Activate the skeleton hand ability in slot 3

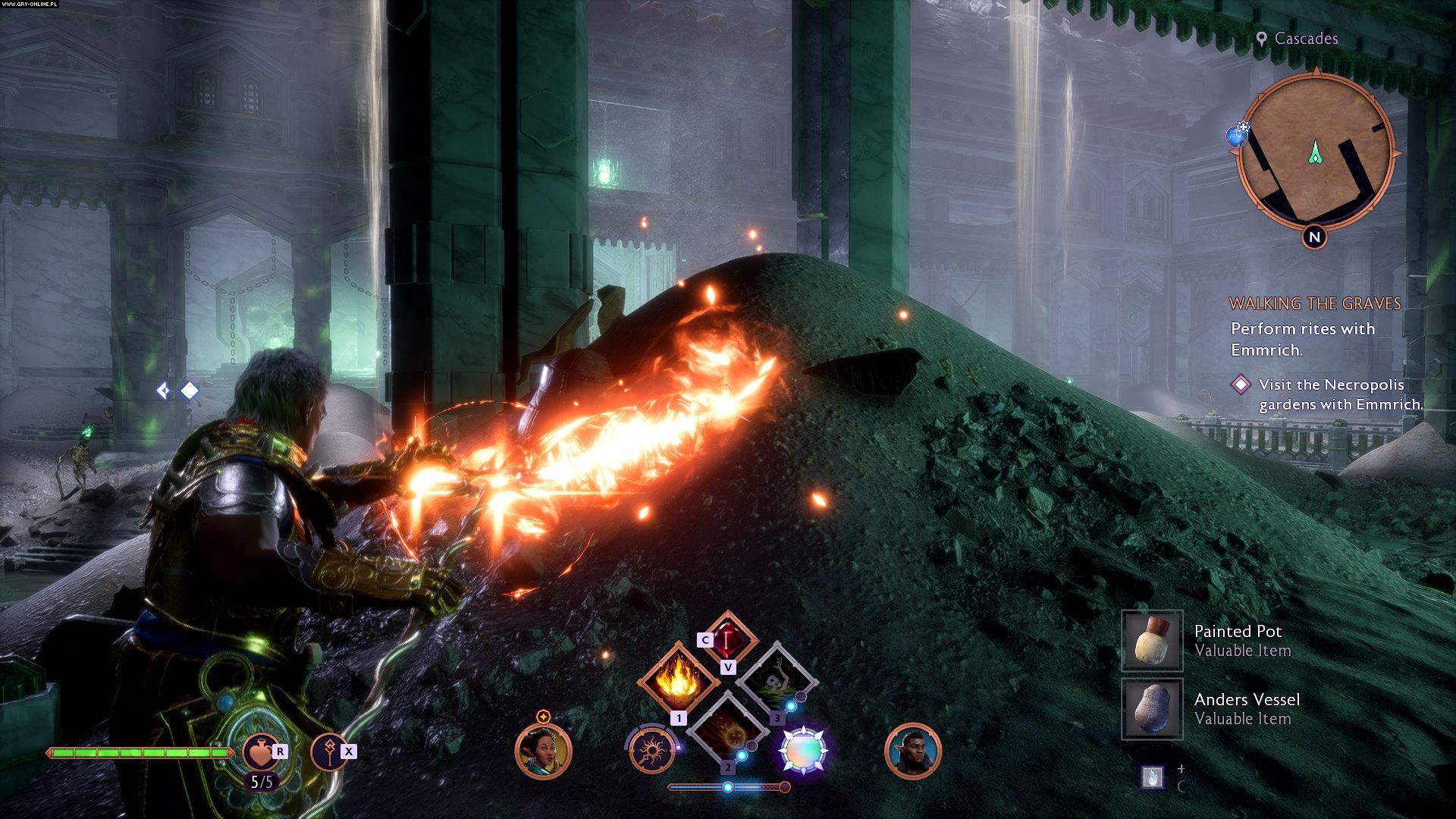(x=776, y=680)
